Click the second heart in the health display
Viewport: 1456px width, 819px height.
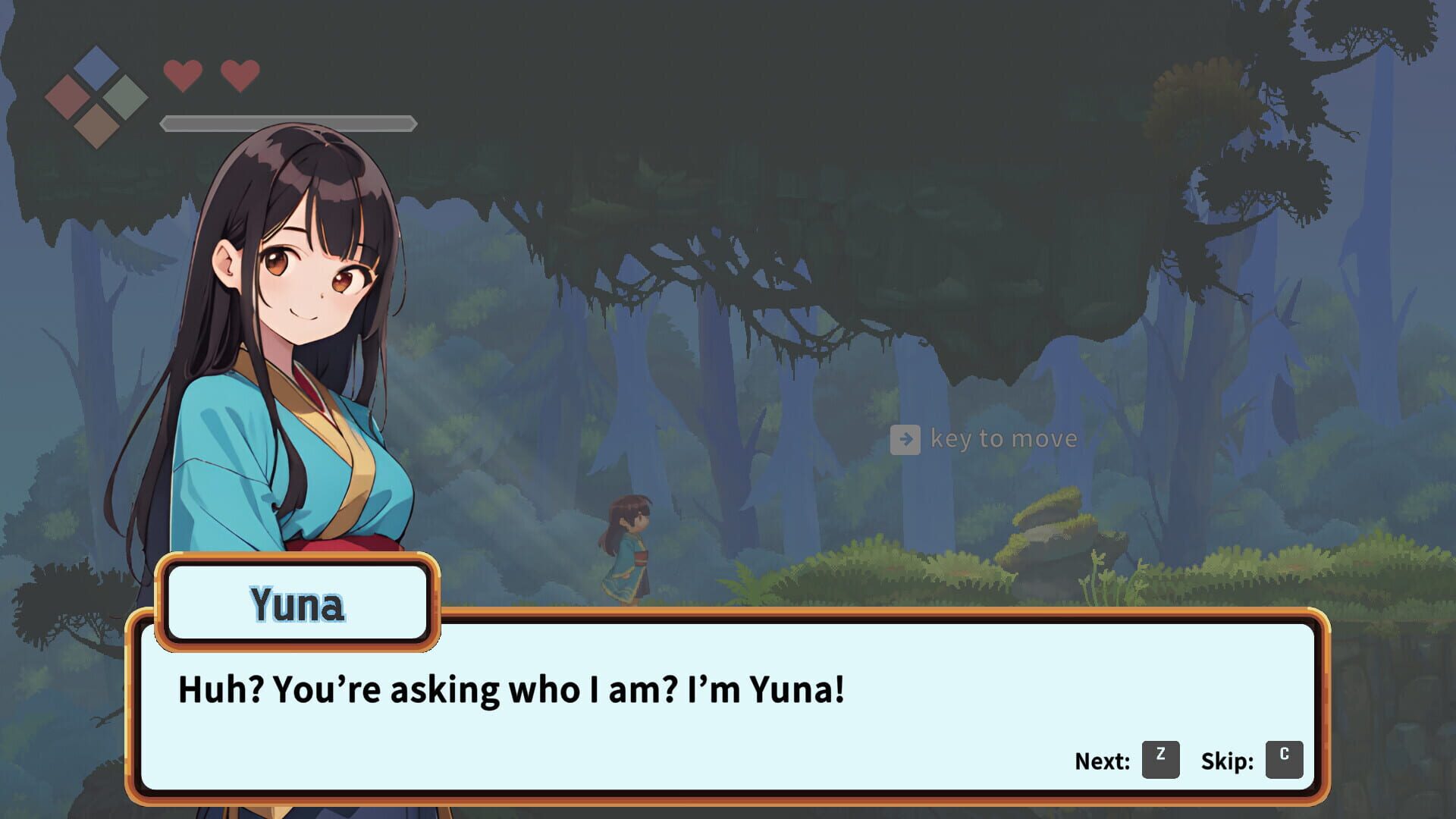(240, 74)
